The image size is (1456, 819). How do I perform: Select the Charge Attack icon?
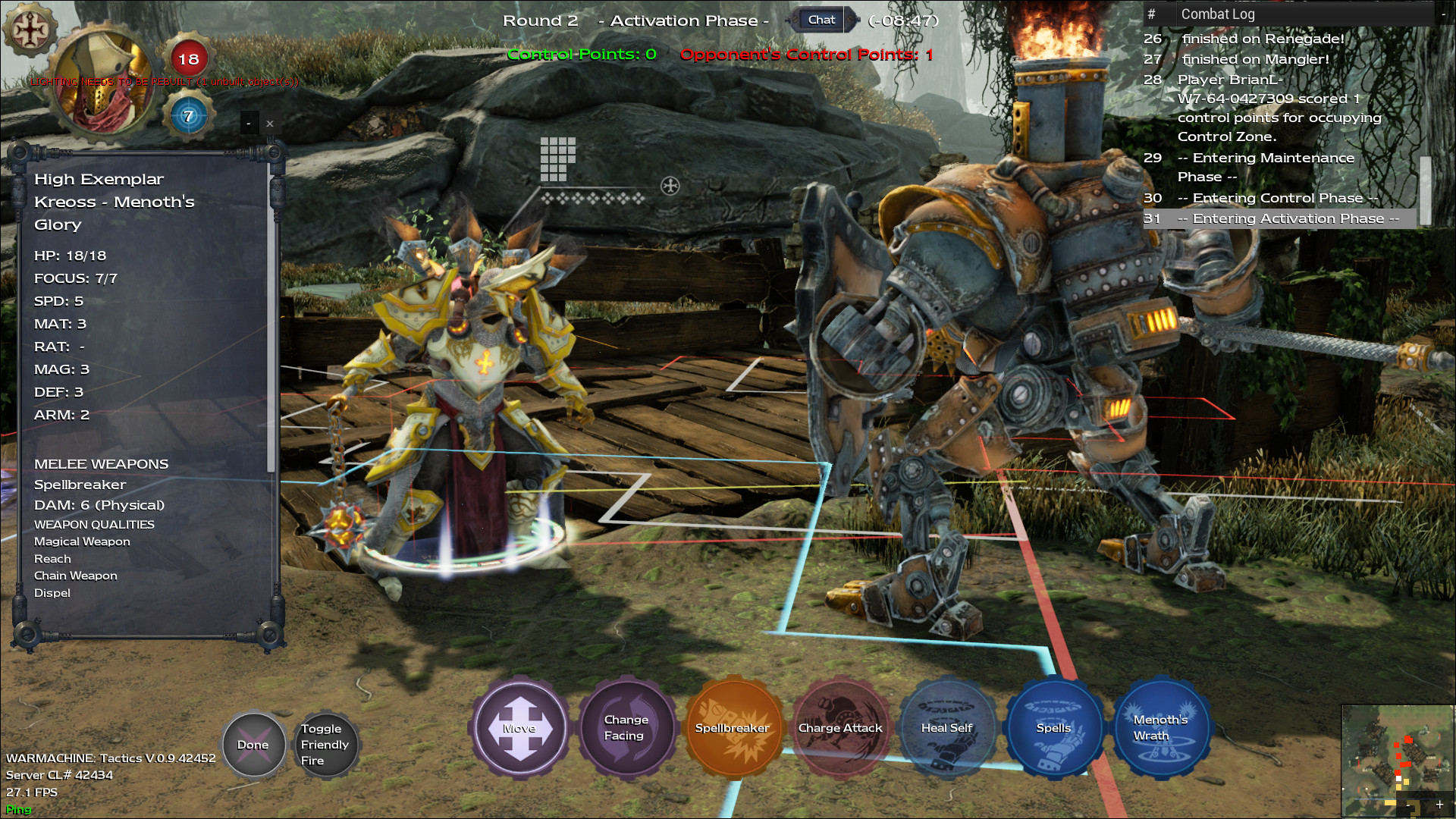(840, 728)
